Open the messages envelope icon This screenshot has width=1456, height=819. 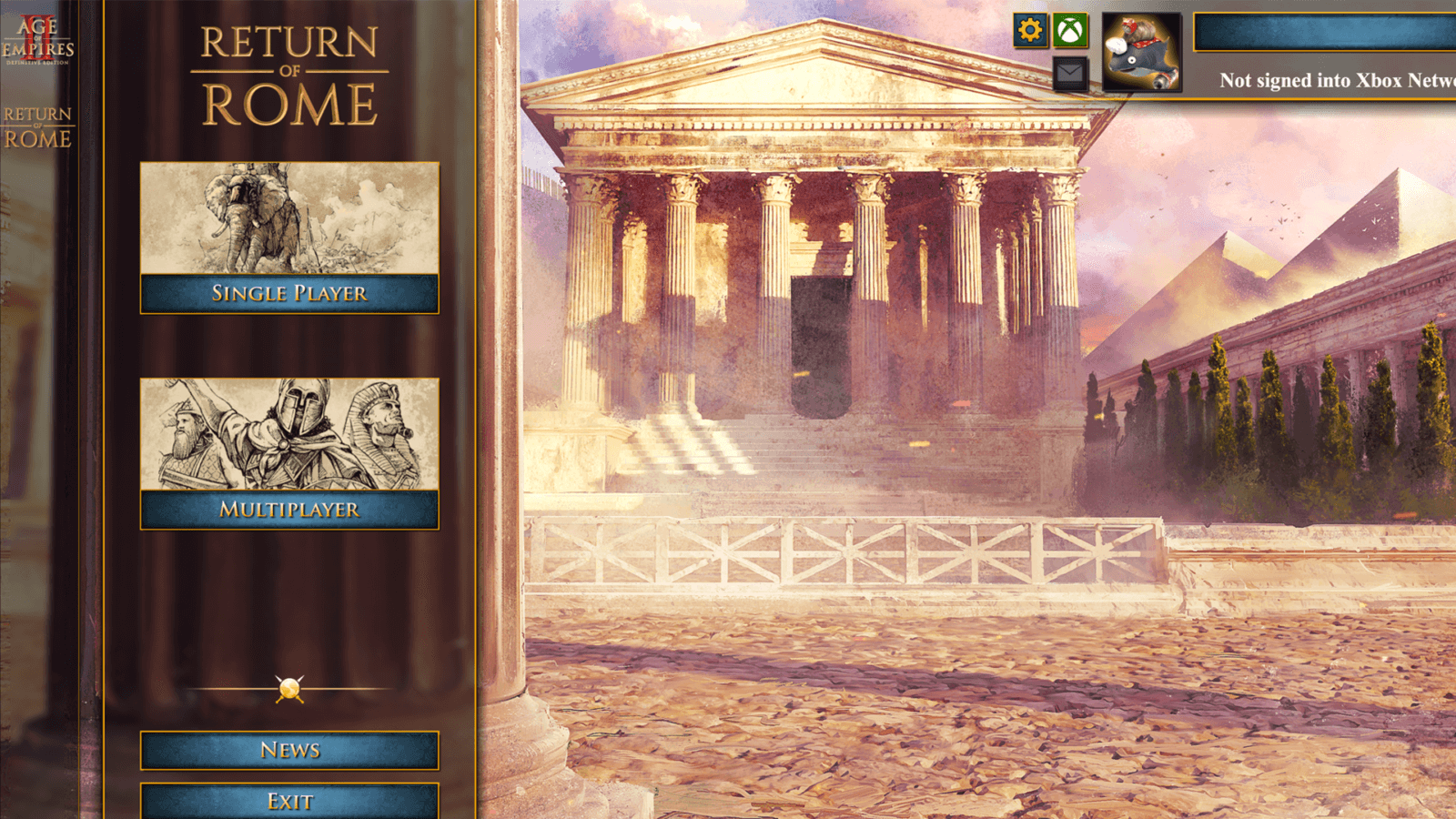point(1072,71)
